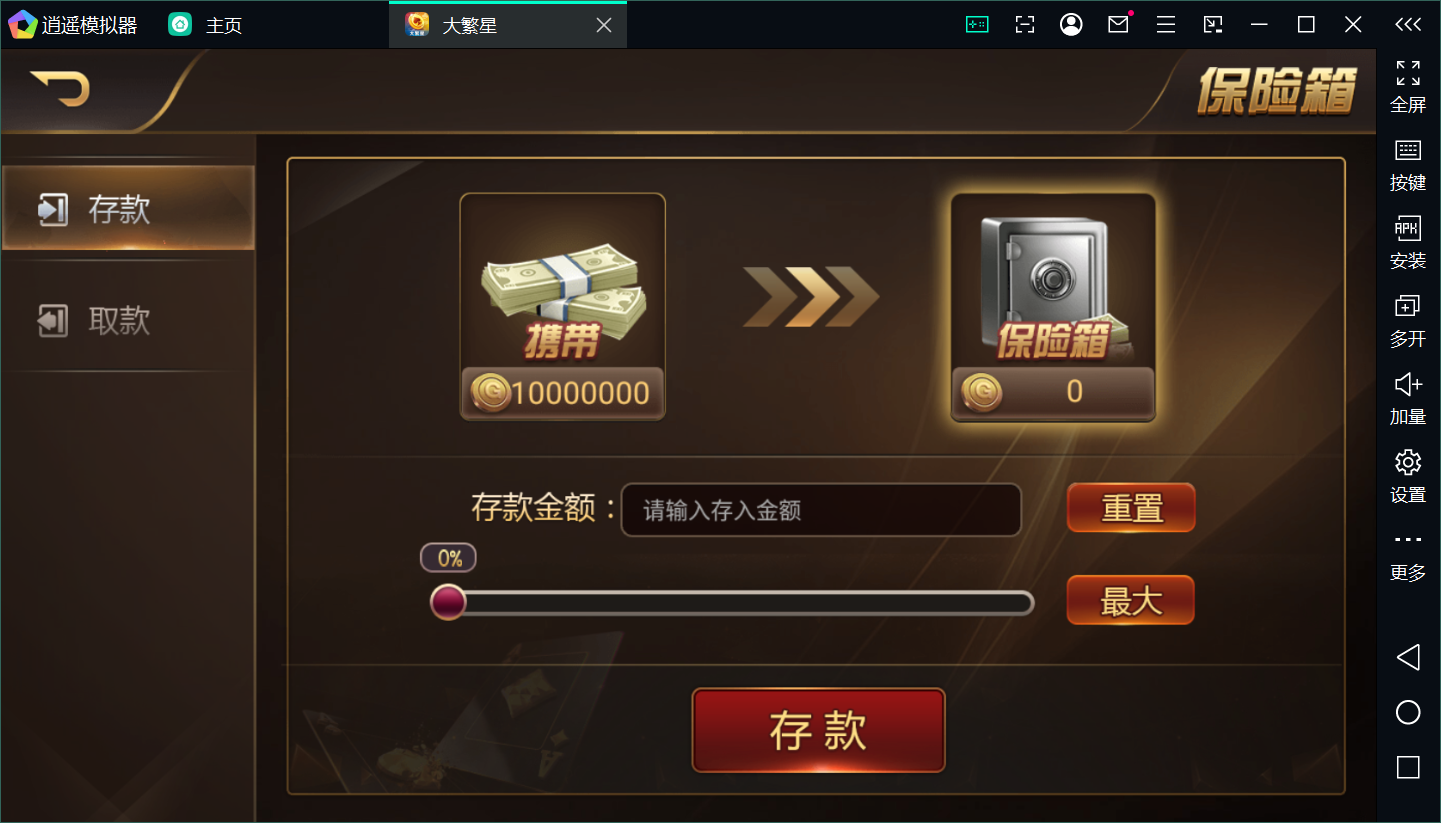Open recent apps square button

(x=1408, y=767)
